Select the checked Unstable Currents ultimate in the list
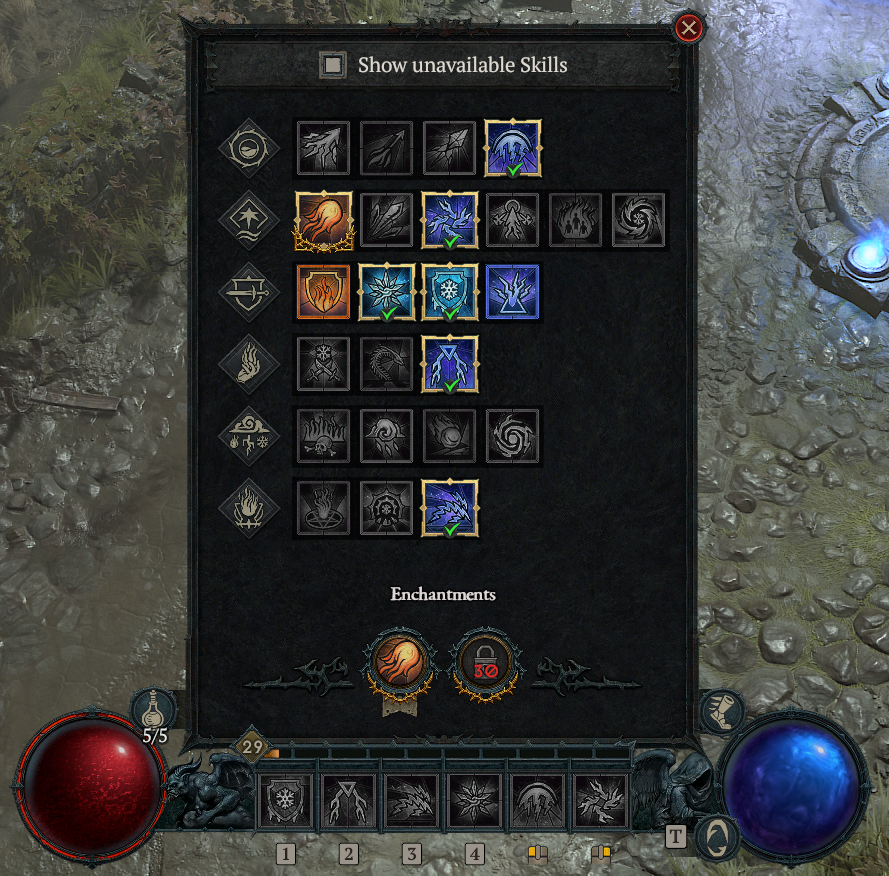 [450, 508]
